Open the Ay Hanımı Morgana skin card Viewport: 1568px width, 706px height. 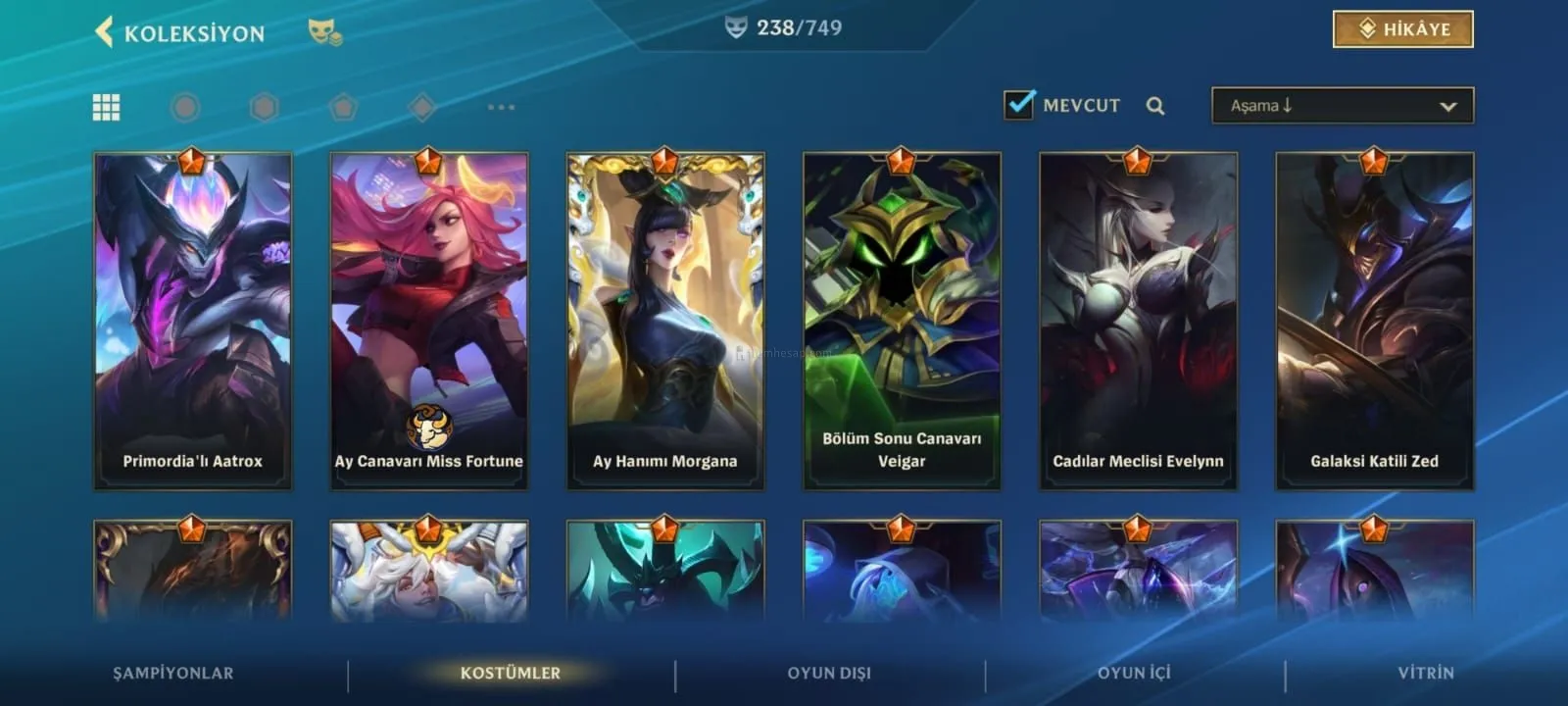(665, 321)
